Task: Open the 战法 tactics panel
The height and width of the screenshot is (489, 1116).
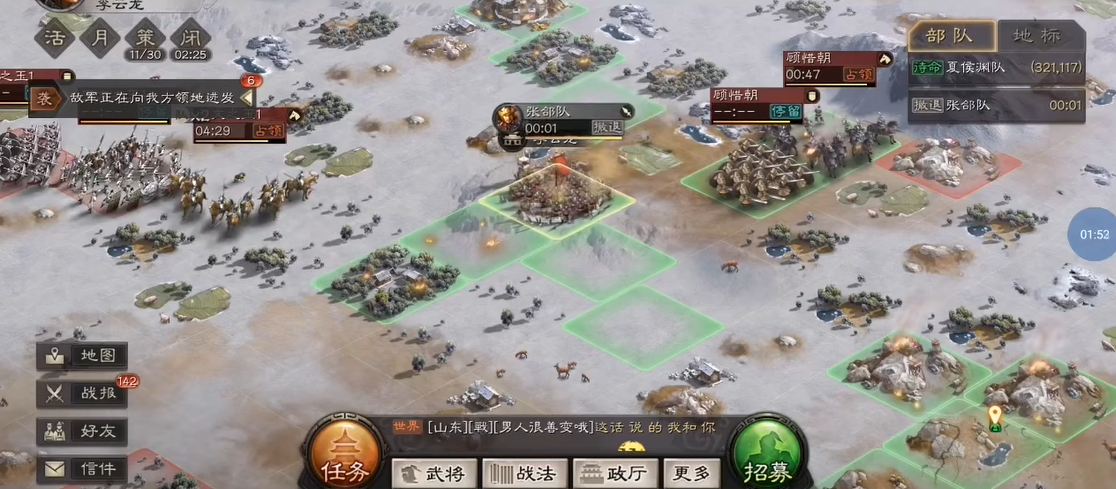Action: [524, 473]
